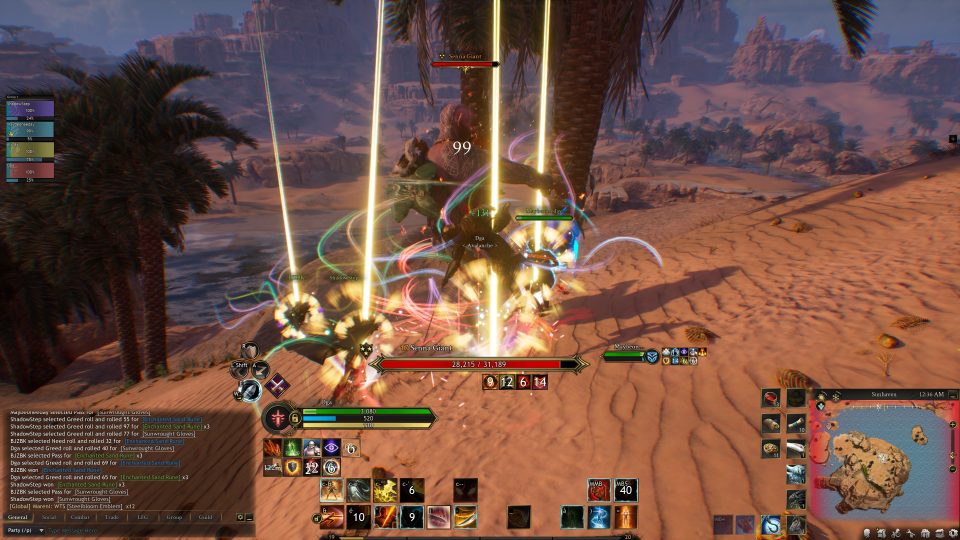Click the crossed swords diamond icon
Image resolution: width=960 pixels, height=540 pixels.
click(x=276, y=385)
